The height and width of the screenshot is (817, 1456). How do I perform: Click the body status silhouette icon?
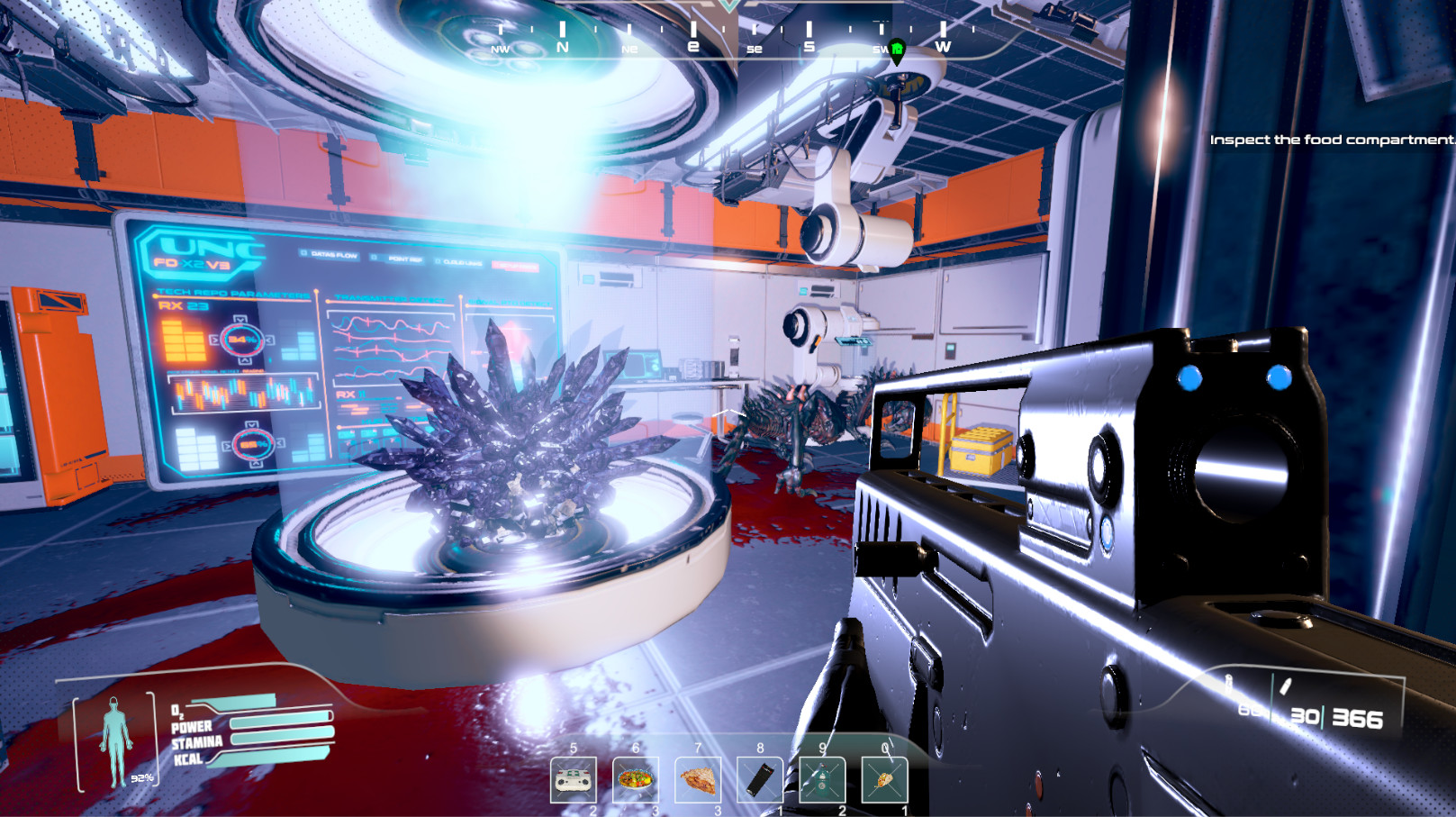point(115,740)
